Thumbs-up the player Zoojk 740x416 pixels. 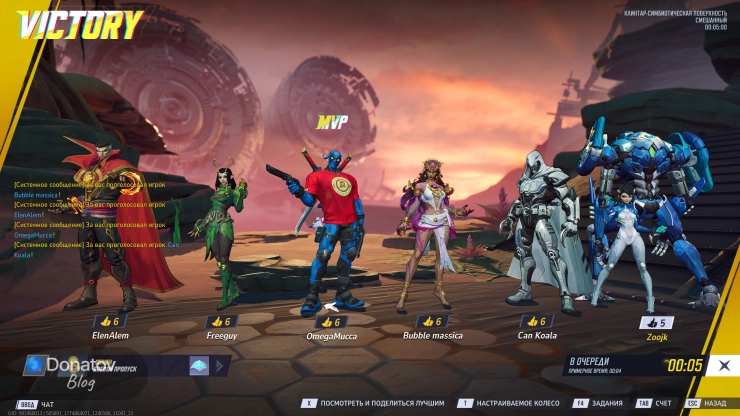656,322
